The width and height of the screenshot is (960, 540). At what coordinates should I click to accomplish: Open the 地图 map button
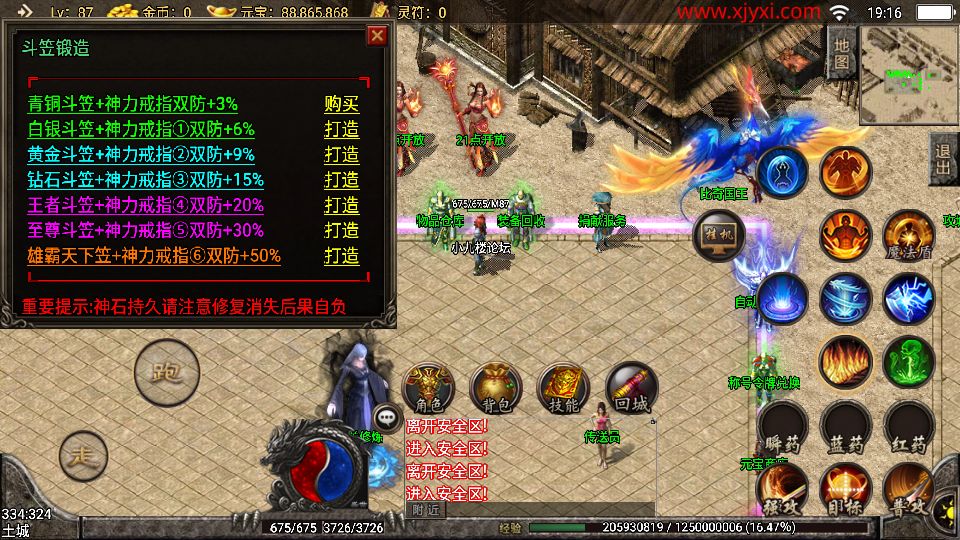coord(841,51)
